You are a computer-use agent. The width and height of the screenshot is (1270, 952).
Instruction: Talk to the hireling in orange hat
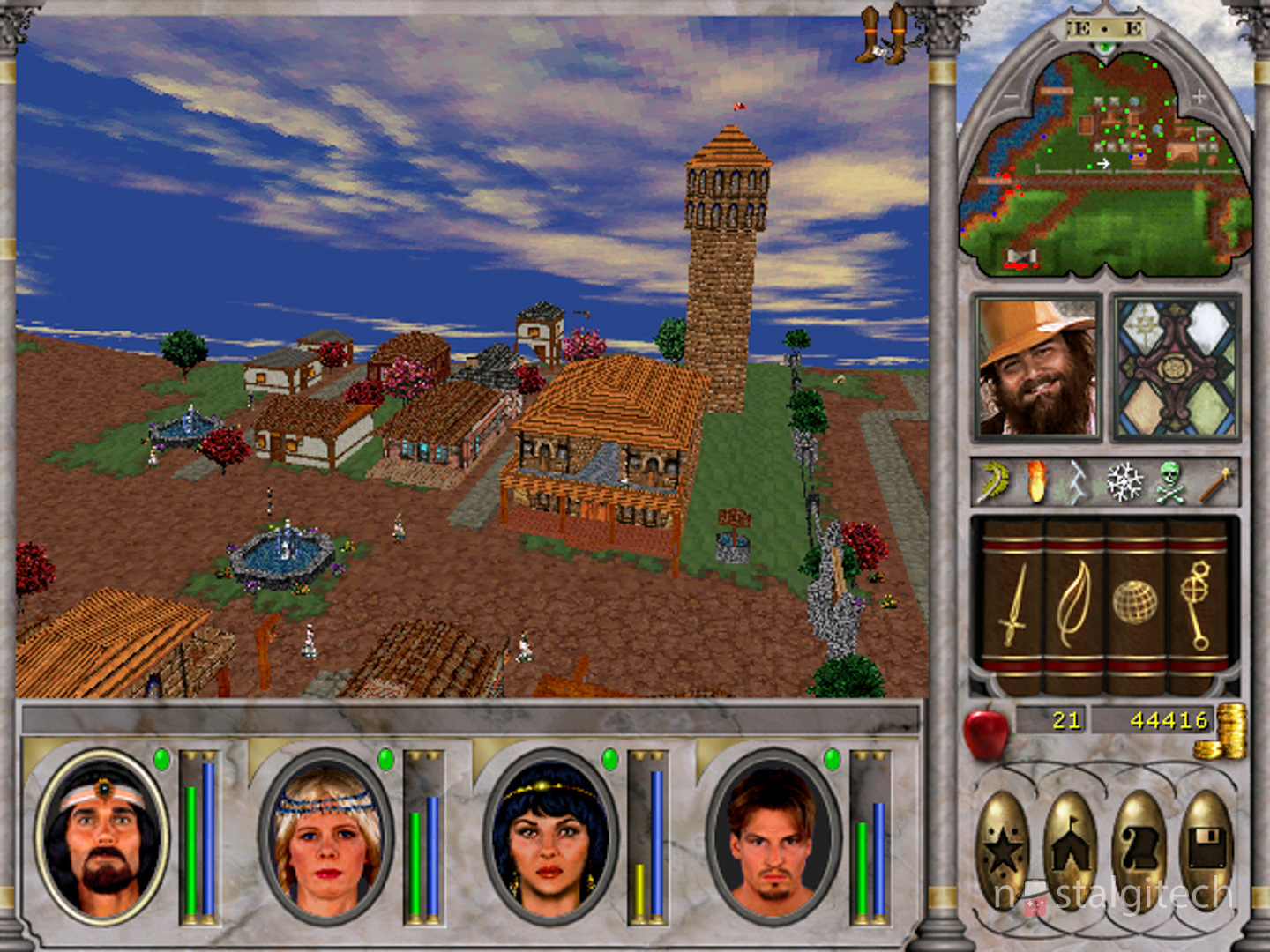point(1037,367)
